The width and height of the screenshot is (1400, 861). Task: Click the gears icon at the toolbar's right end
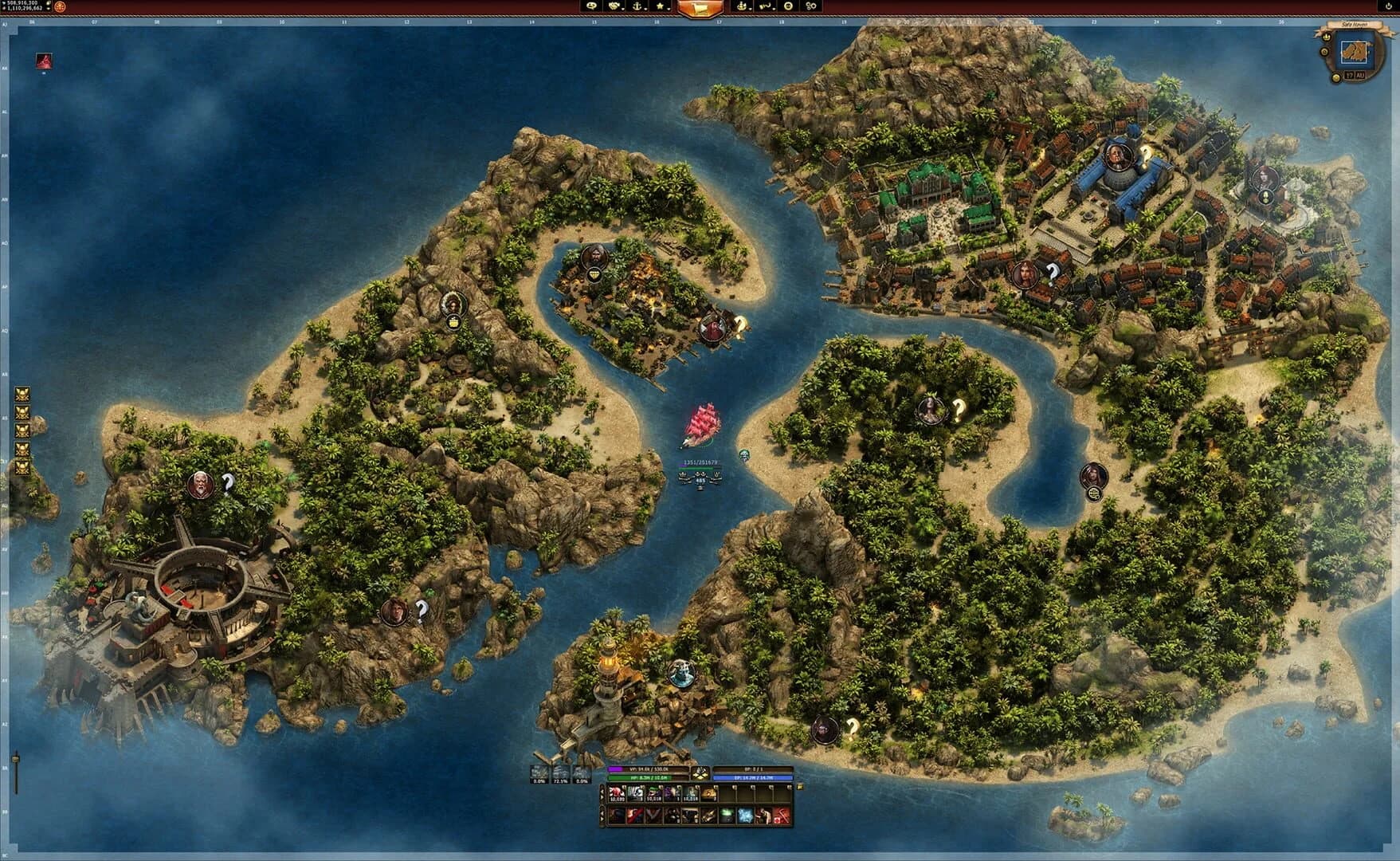811,7
